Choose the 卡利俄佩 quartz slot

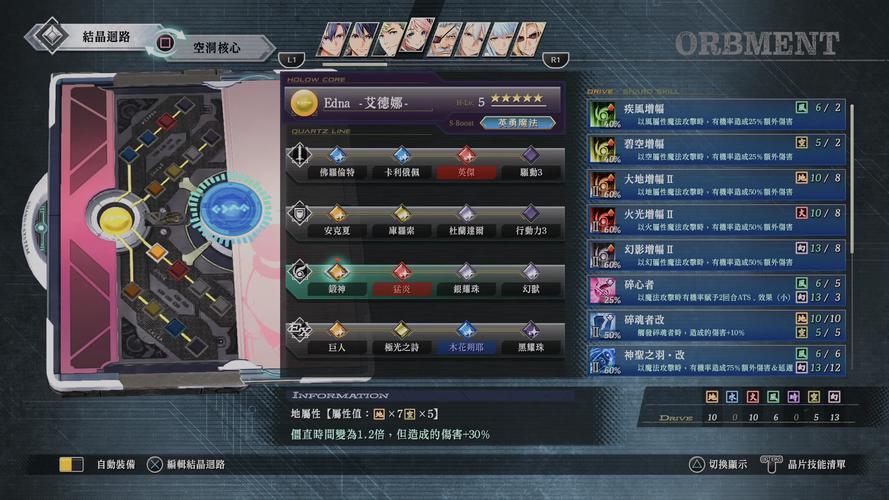[400, 172]
